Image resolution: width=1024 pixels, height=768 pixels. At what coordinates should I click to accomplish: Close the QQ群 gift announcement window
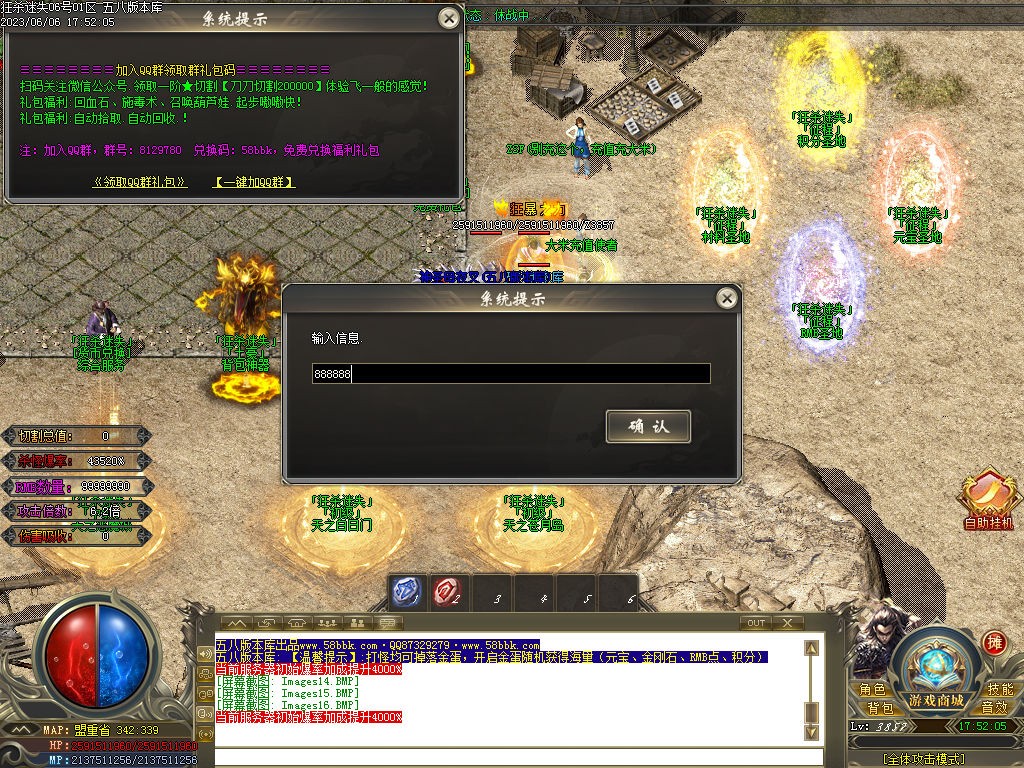(449, 18)
